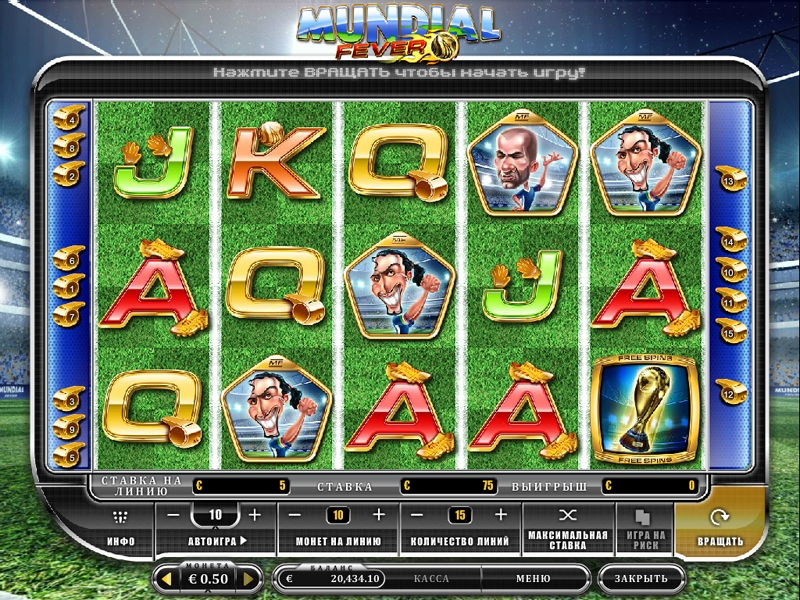Viewport: 800px width, 600px height.
Task: Increase autoplay spin count
Action: point(254,515)
